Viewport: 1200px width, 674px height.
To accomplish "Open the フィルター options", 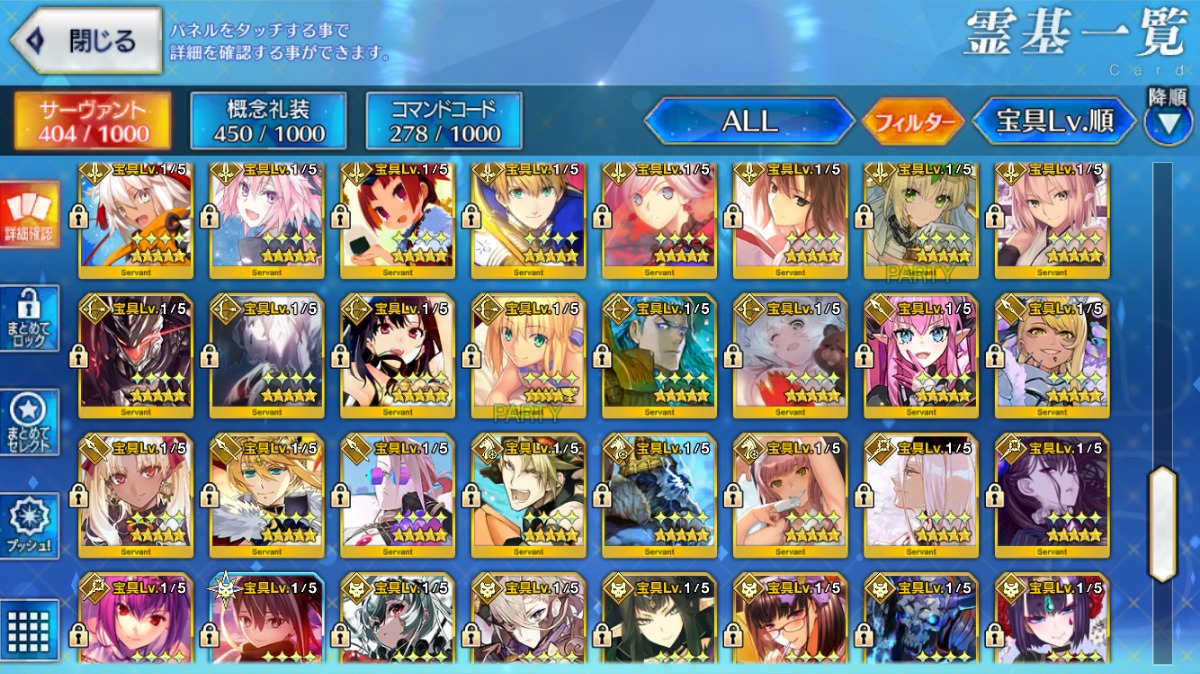I will [x=912, y=123].
